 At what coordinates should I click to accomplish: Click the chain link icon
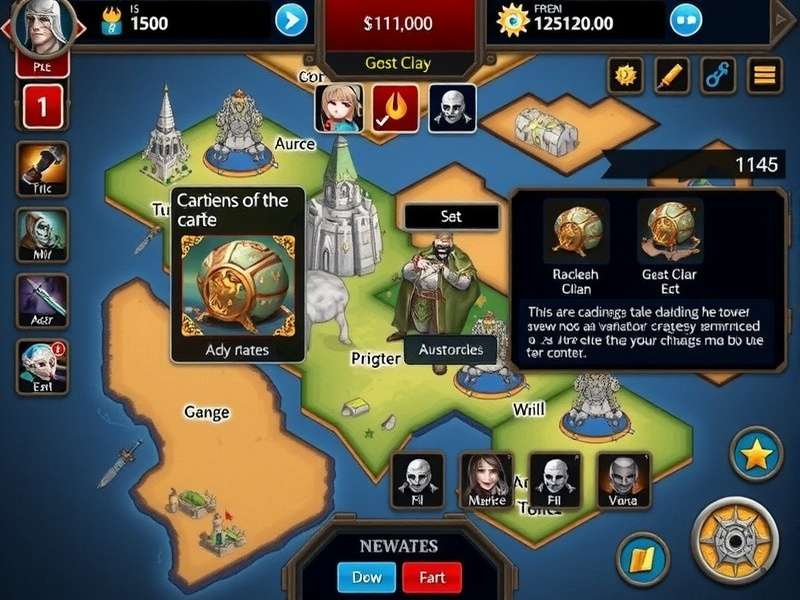[x=717, y=74]
